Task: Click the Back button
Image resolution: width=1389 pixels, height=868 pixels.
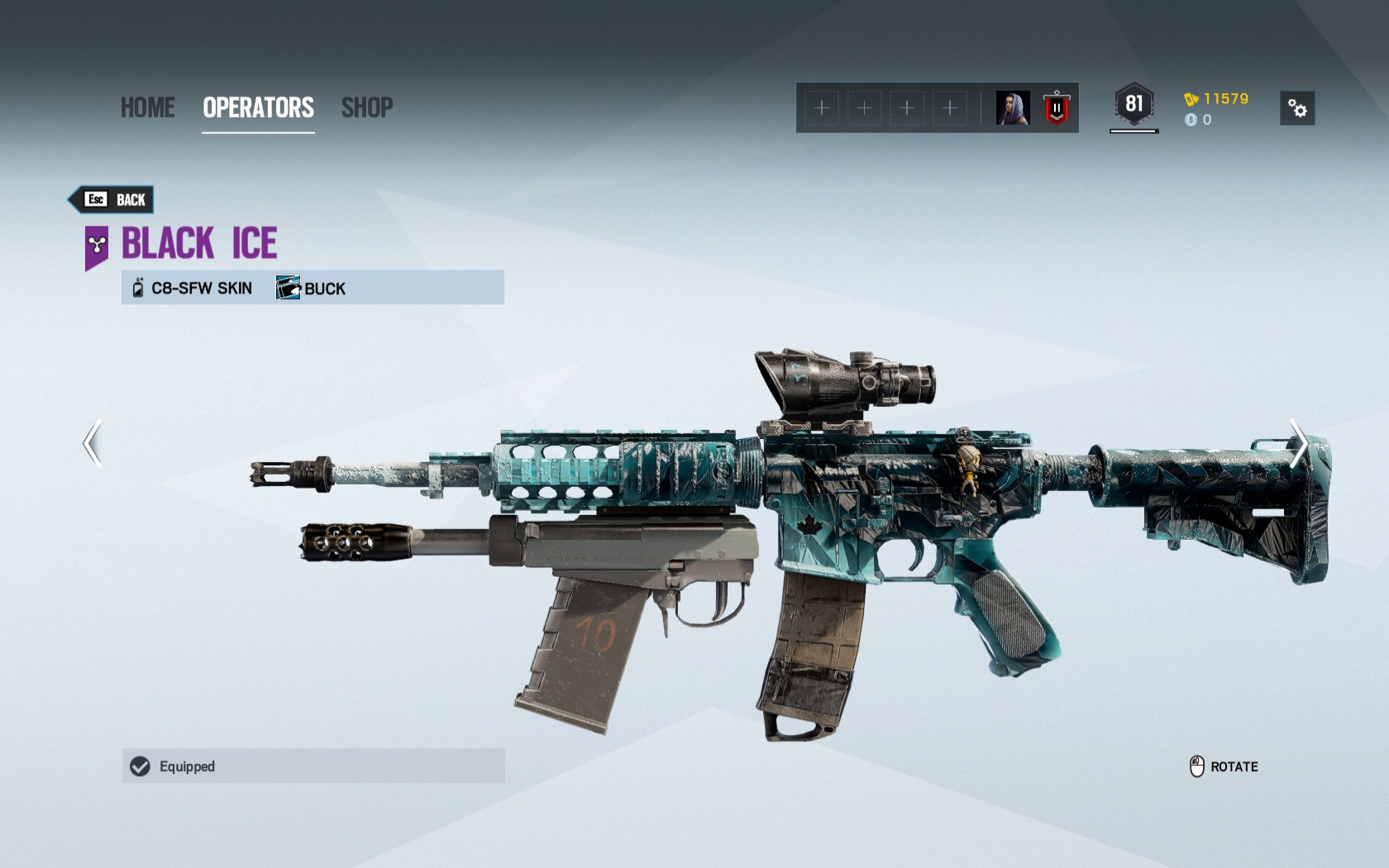Action: (x=112, y=199)
